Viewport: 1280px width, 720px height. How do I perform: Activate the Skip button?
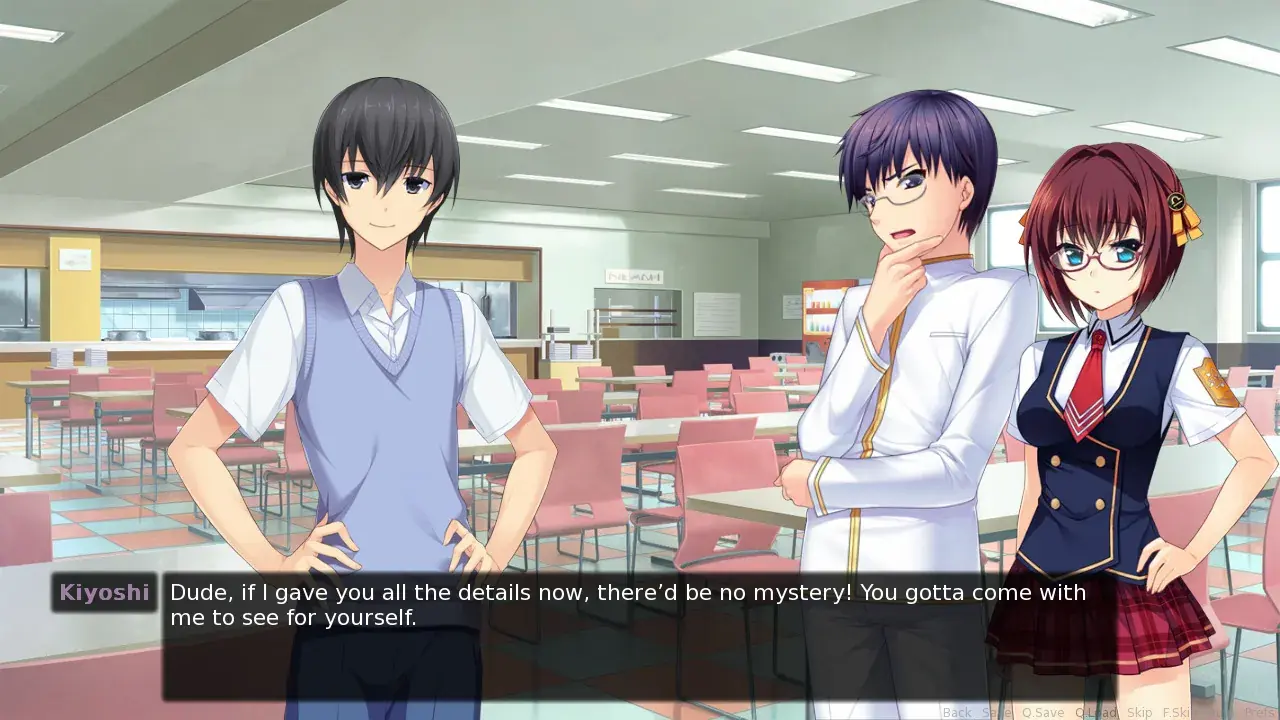(x=1139, y=712)
